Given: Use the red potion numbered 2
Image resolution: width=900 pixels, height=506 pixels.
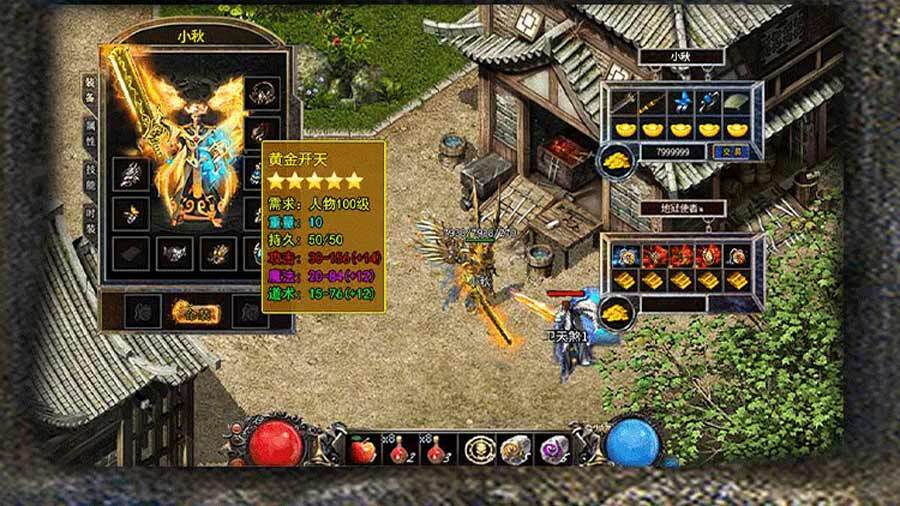Looking at the screenshot, I should click(x=395, y=449).
